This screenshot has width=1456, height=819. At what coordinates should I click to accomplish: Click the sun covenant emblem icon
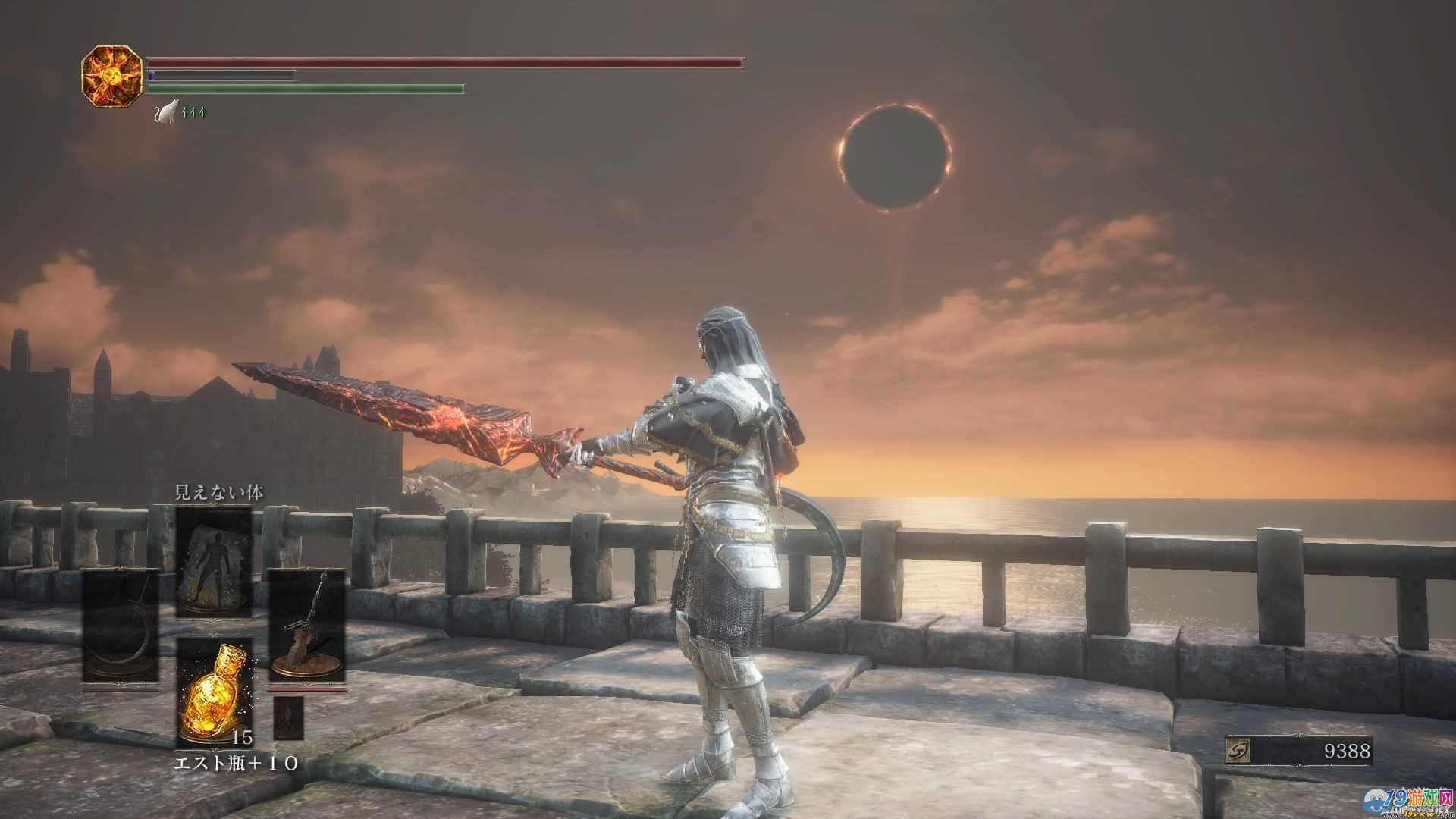(111, 76)
